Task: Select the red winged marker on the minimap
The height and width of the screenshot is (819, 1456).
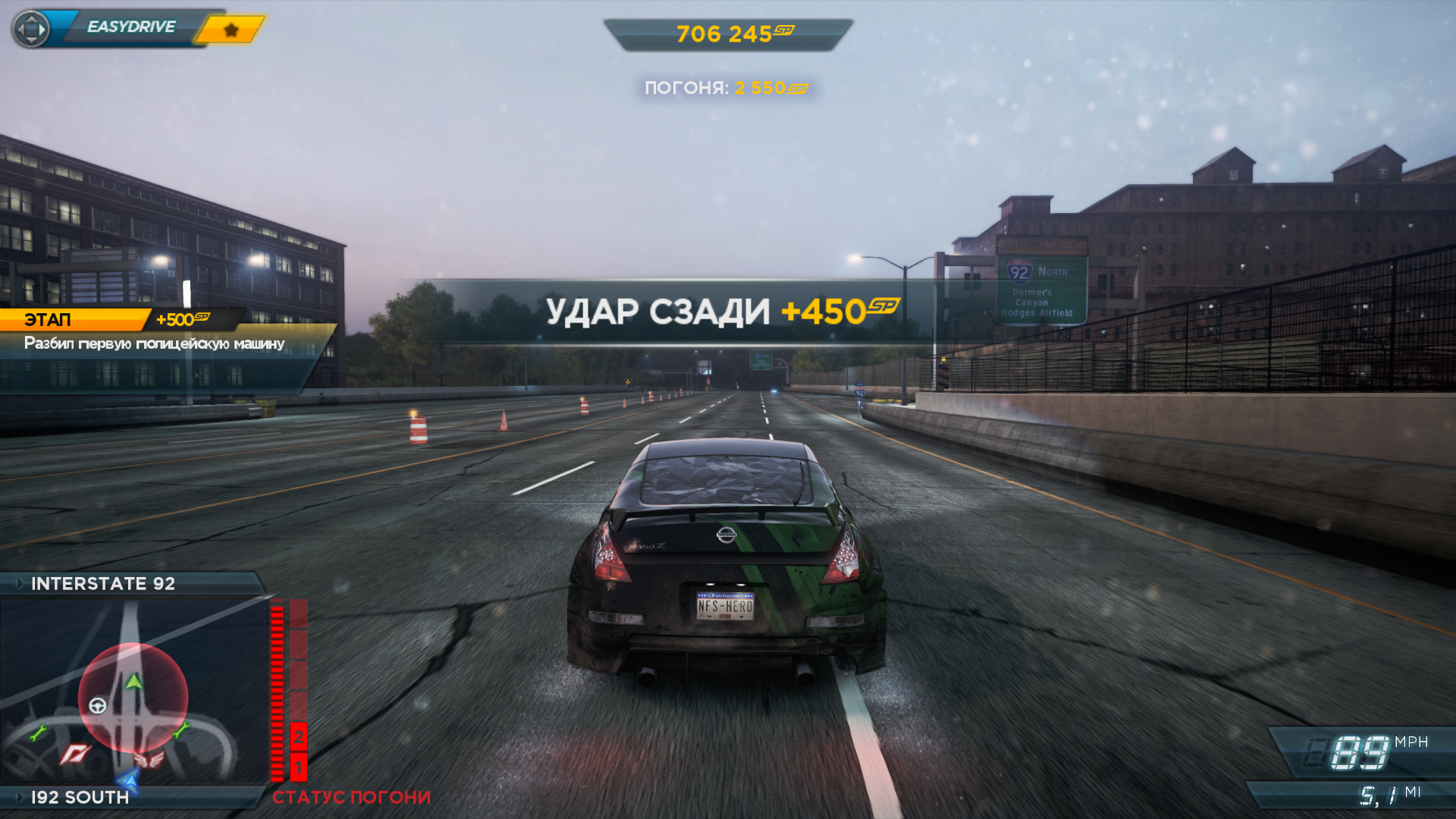Action: [149, 759]
